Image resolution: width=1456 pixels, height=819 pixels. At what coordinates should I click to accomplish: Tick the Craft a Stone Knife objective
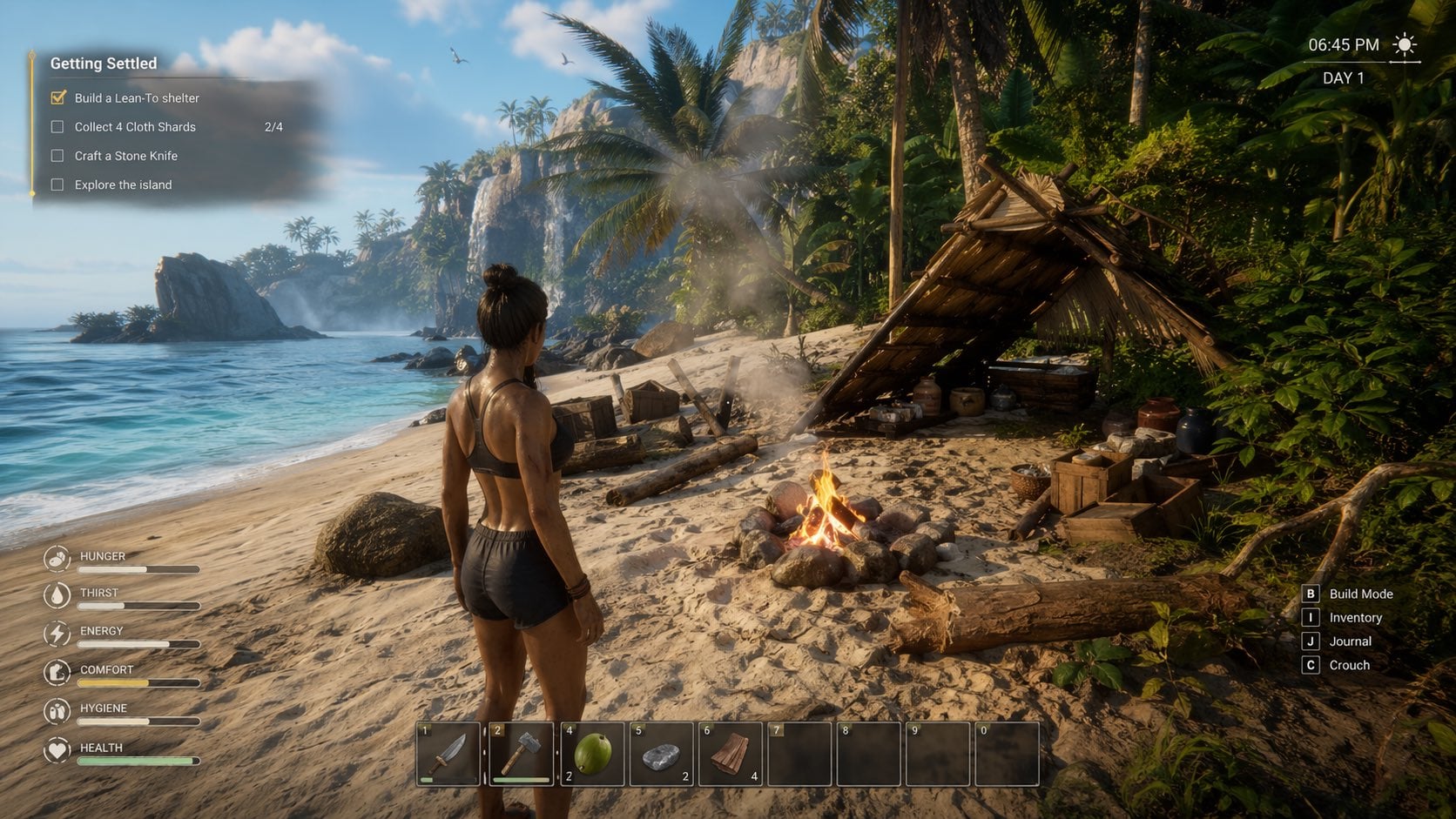[x=57, y=155]
